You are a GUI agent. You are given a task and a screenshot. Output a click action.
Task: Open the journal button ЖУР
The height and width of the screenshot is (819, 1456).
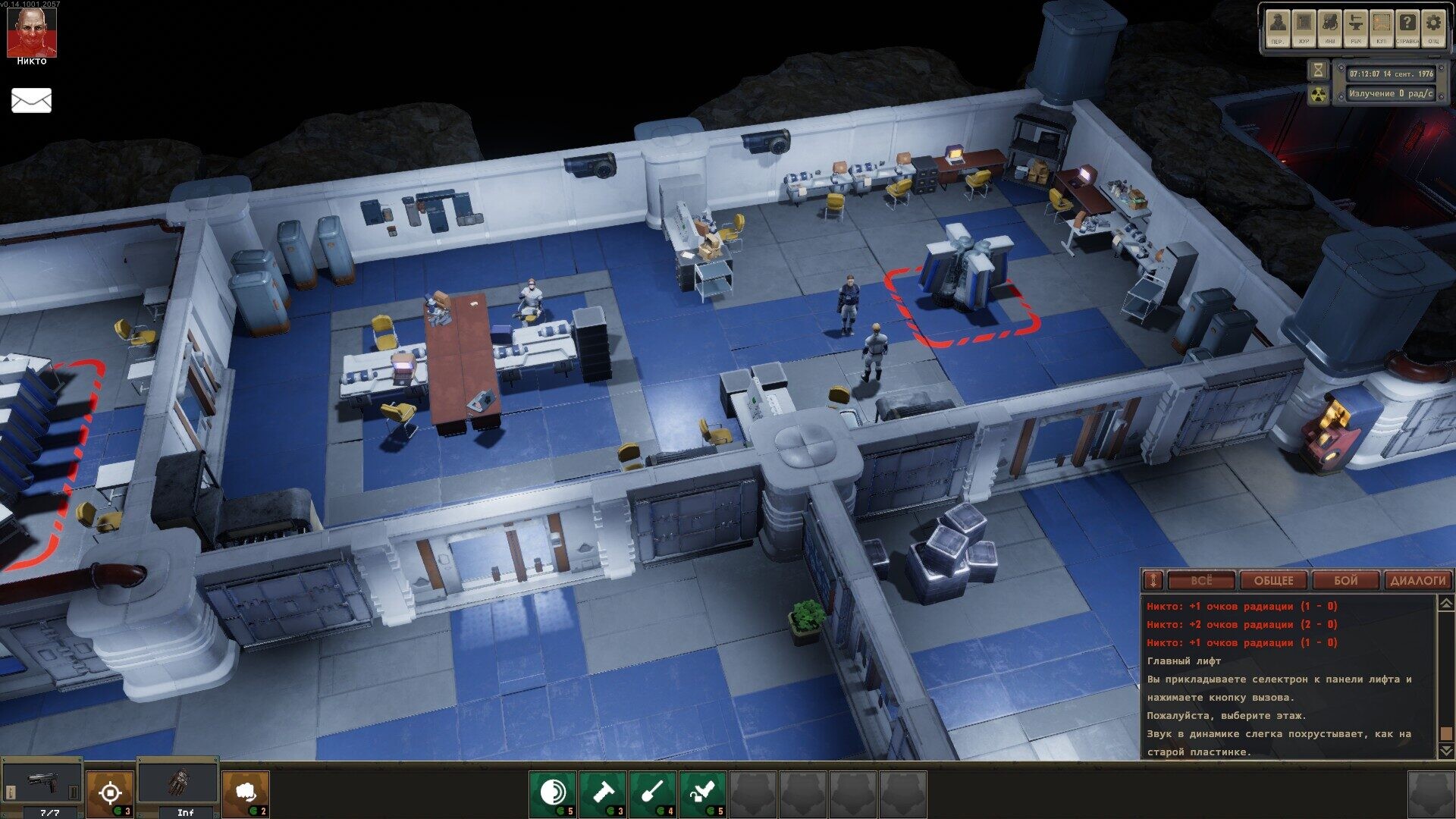tap(1304, 29)
